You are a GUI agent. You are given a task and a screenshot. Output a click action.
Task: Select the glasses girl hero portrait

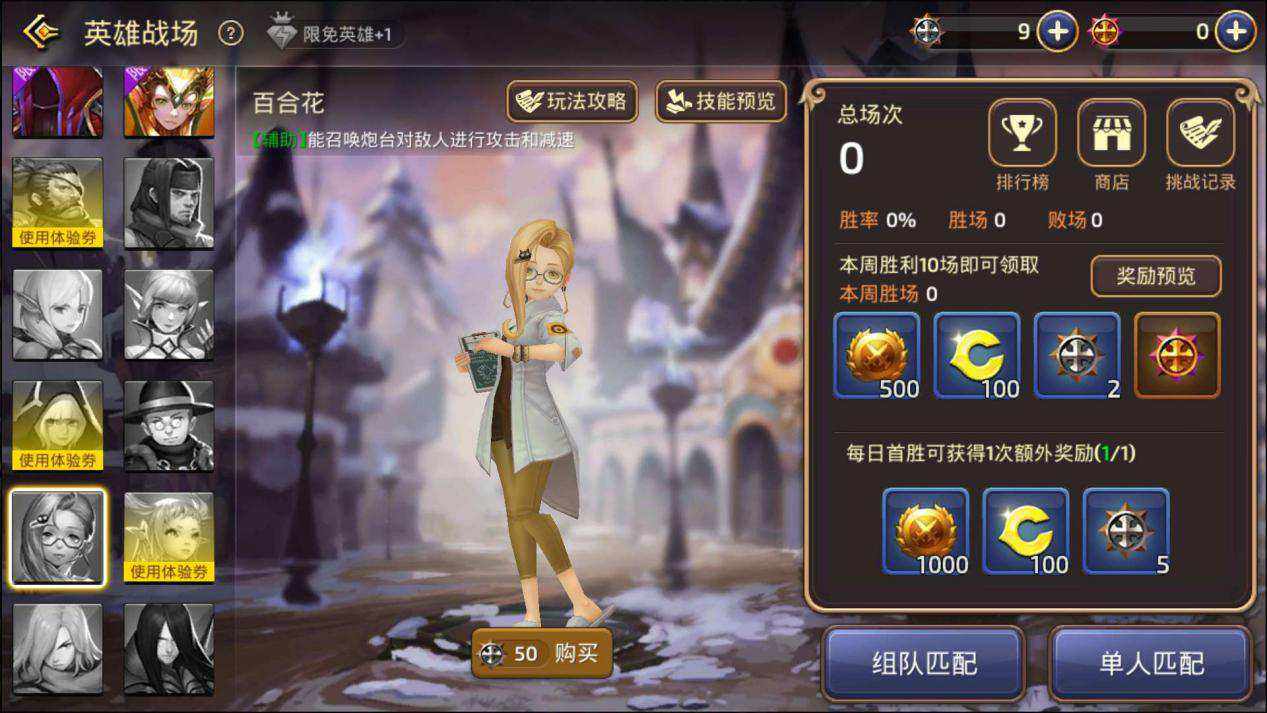[x=57, y=537]
